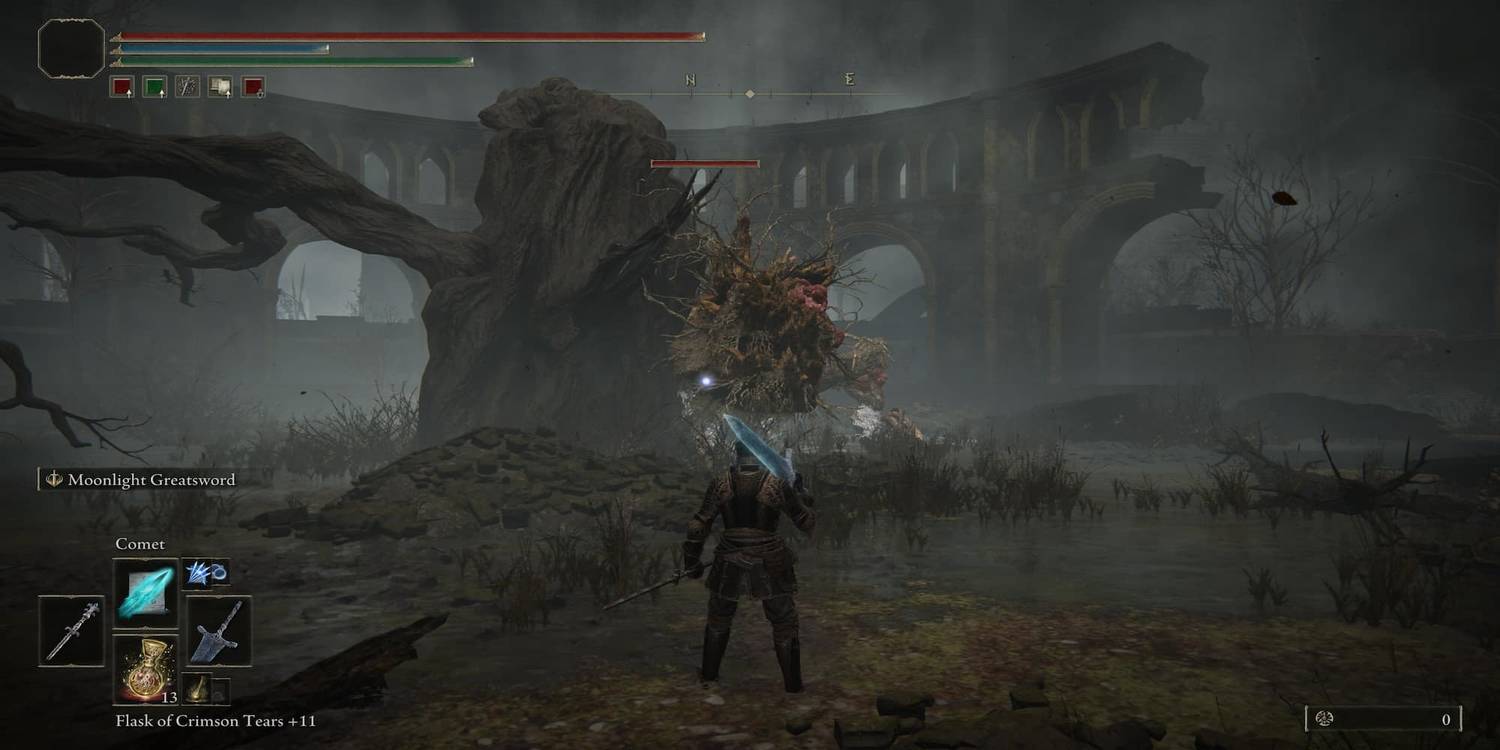This screenshot has height=750, width=1500.
Task: Select the Comet spell icon
Action: [x=146, y=592]
